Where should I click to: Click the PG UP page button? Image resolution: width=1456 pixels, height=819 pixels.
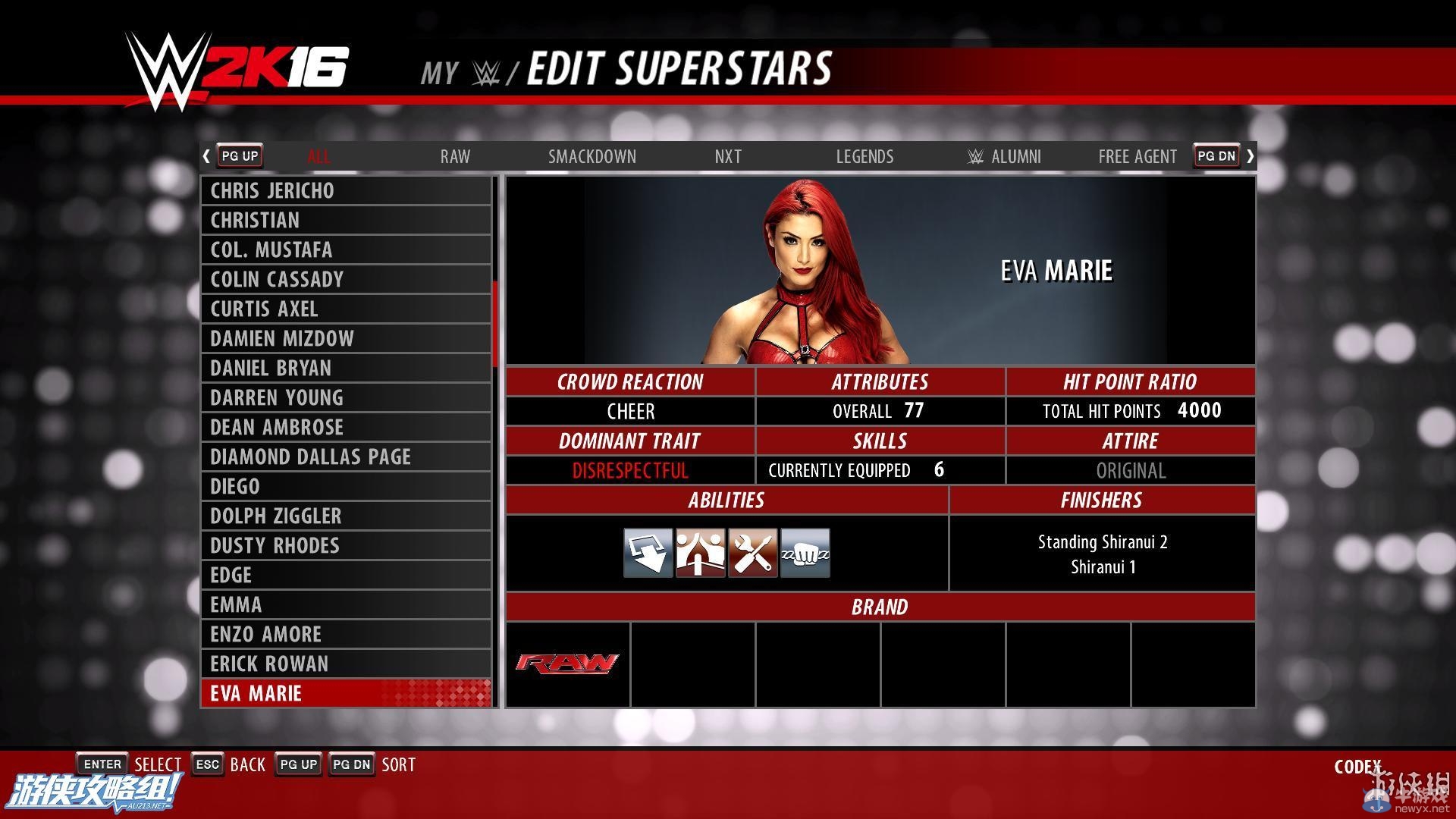[239, 155]
